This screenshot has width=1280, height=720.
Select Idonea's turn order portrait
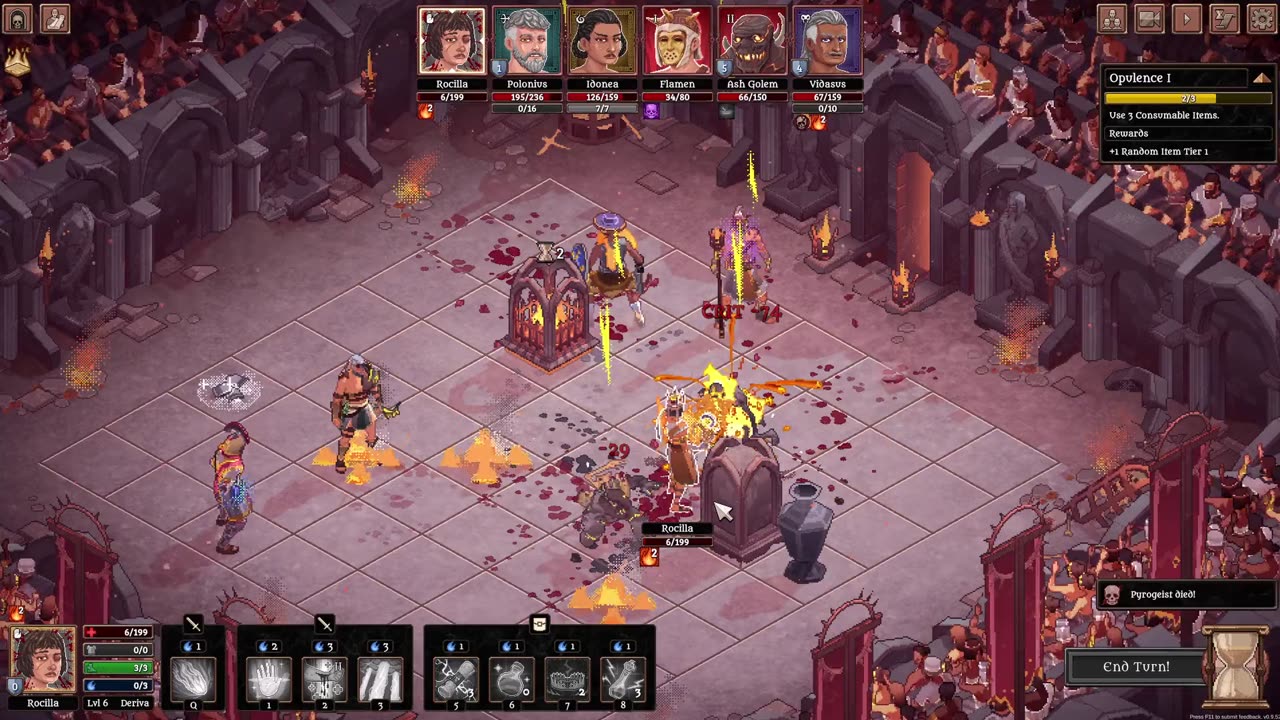pyautogui.click(x=602, y=42)
